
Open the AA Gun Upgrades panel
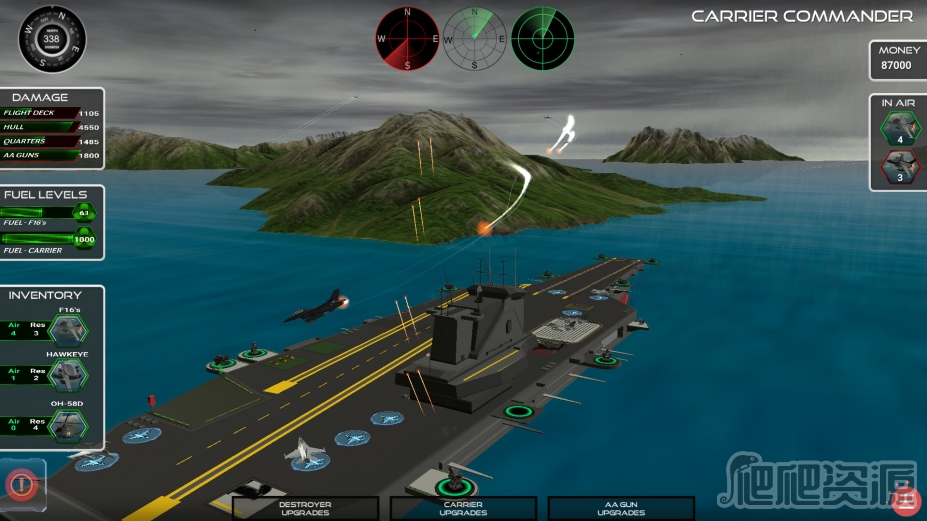click(621, 508)
